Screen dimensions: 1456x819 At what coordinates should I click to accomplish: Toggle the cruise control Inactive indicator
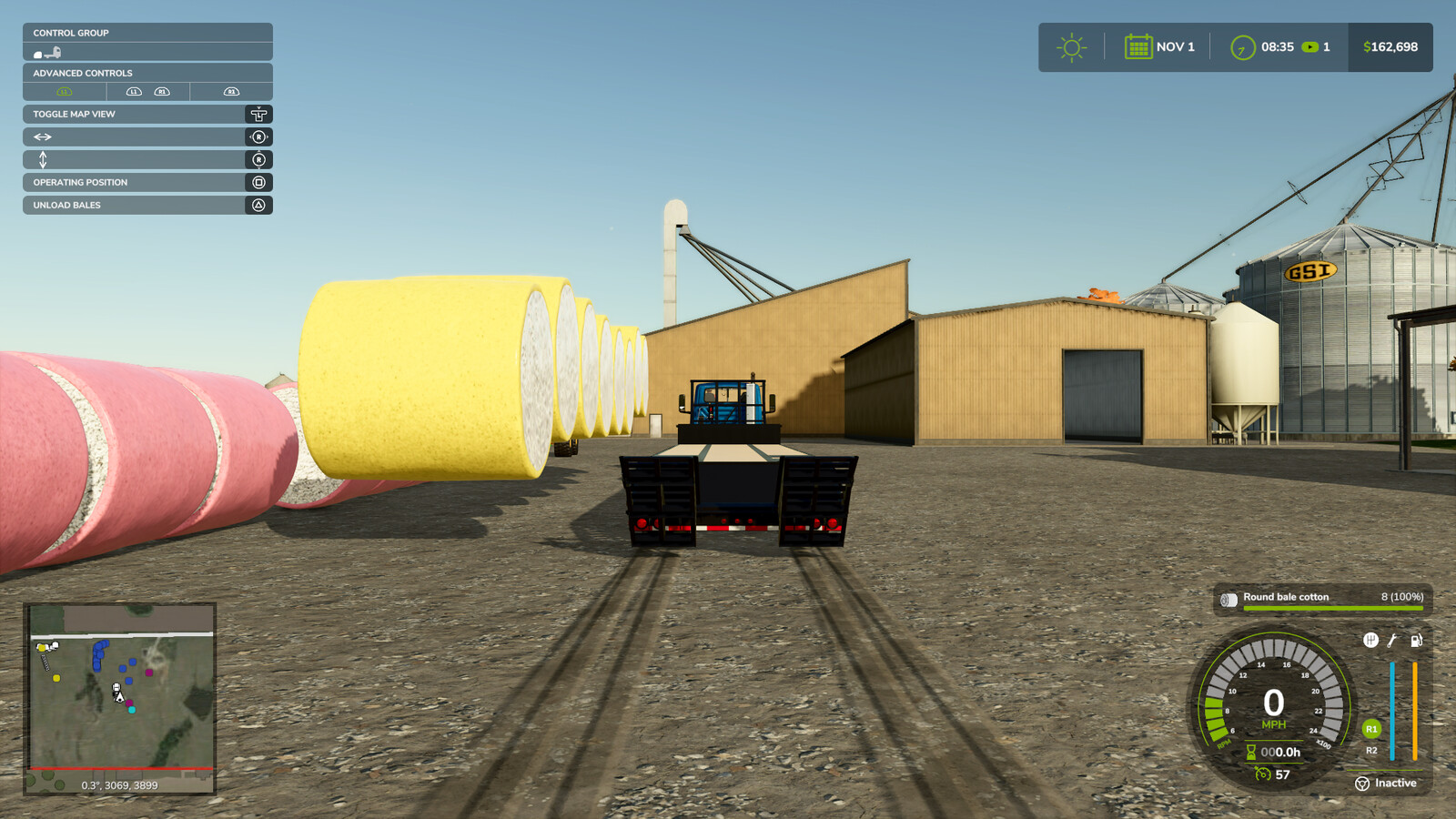pos(1386,784)
